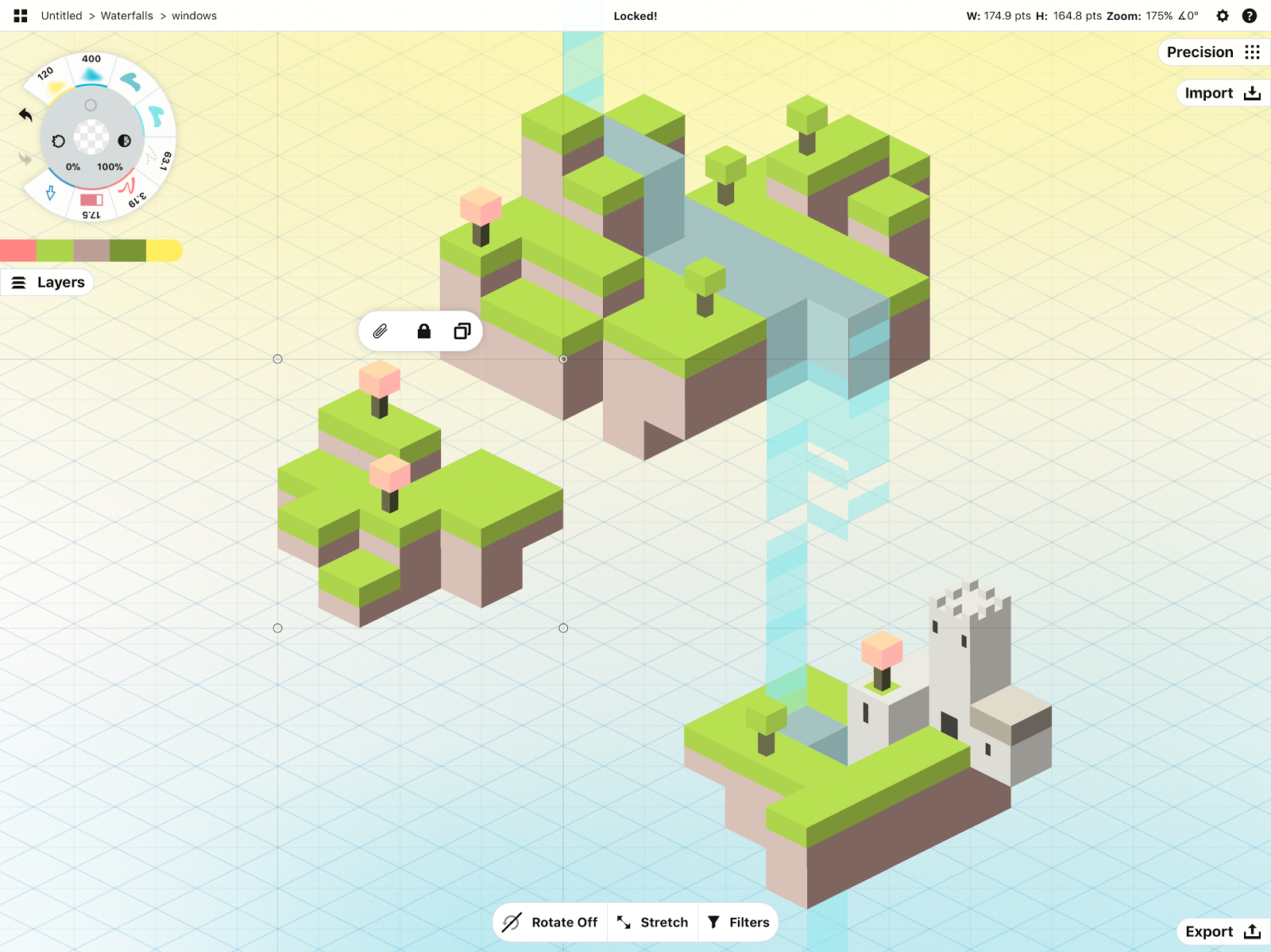Open the Waterfalls breadcrumb link
The image size is (1271, 952).
pyautogui.click(x=127, y=16)
